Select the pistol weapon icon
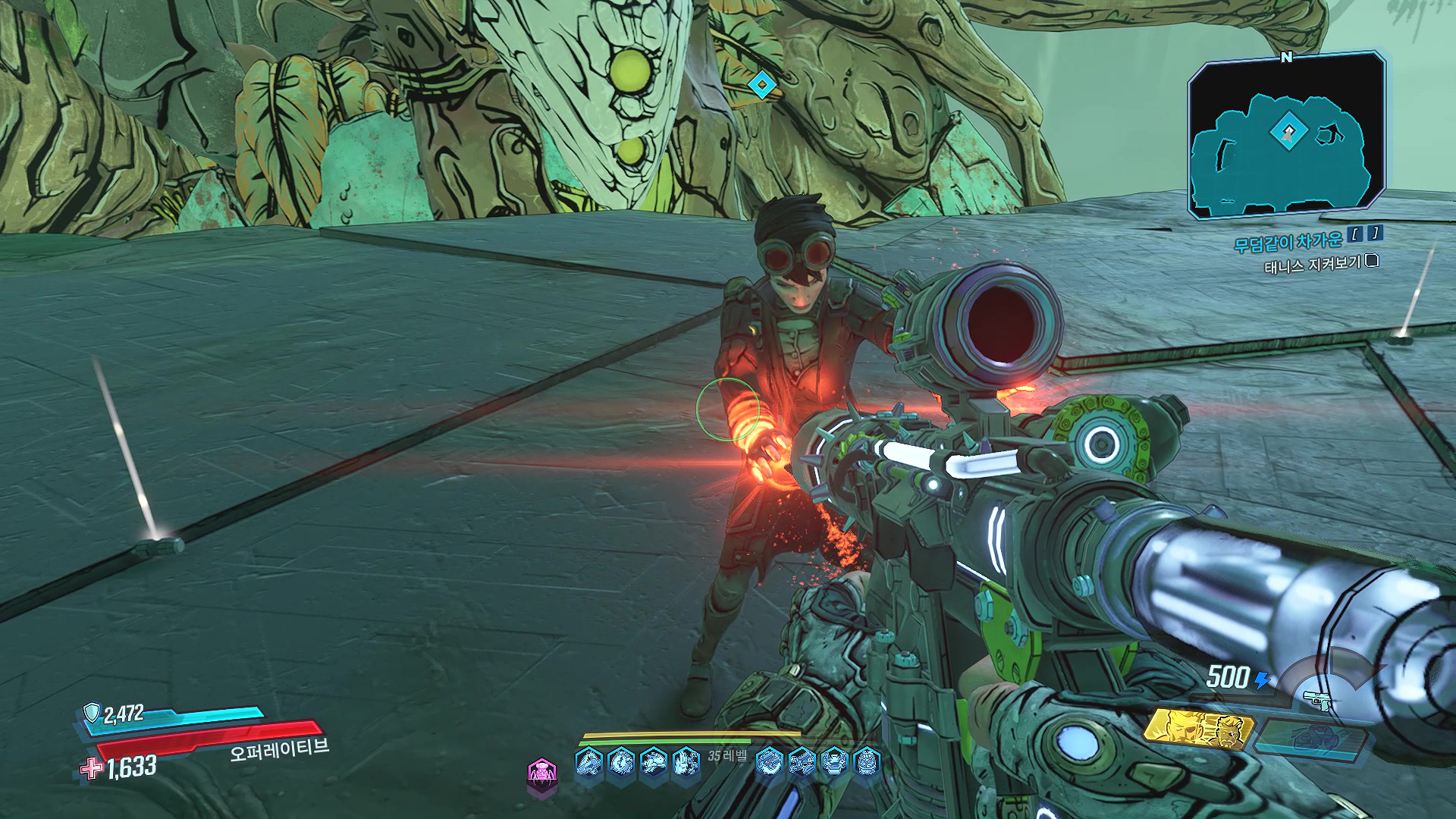The width and height of the screenshot is (1456, 819). pos(1318,699)
